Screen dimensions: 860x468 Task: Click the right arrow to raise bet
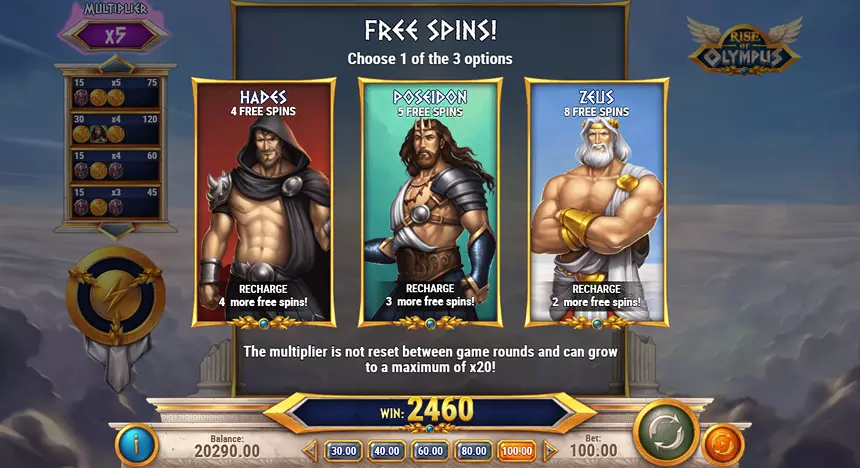549,451
